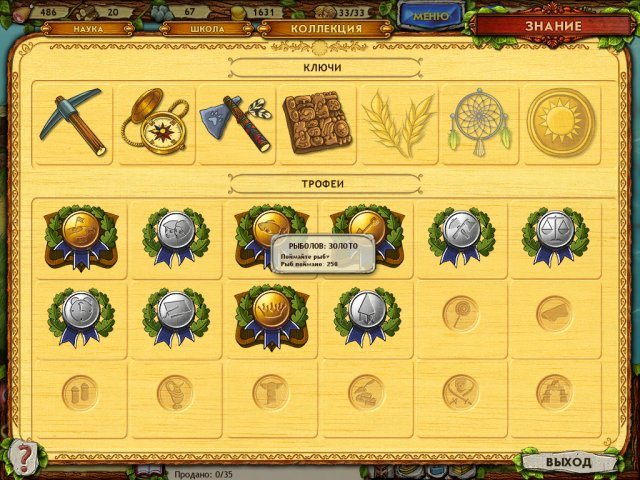Click the silver alarm clock trophy
This screenshot has height=480, width=640.
tap(80, 311)
